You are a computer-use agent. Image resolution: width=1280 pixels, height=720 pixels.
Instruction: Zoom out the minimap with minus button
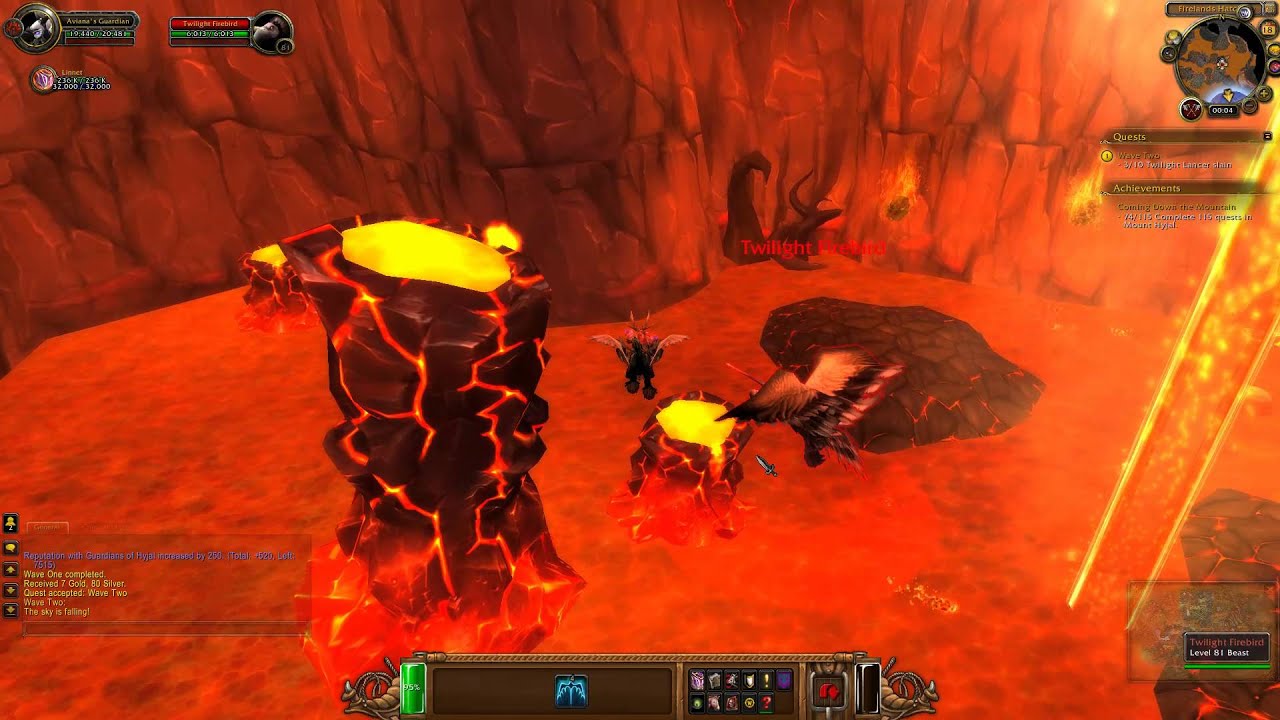pyautogui.click(x=1252, y=106)
